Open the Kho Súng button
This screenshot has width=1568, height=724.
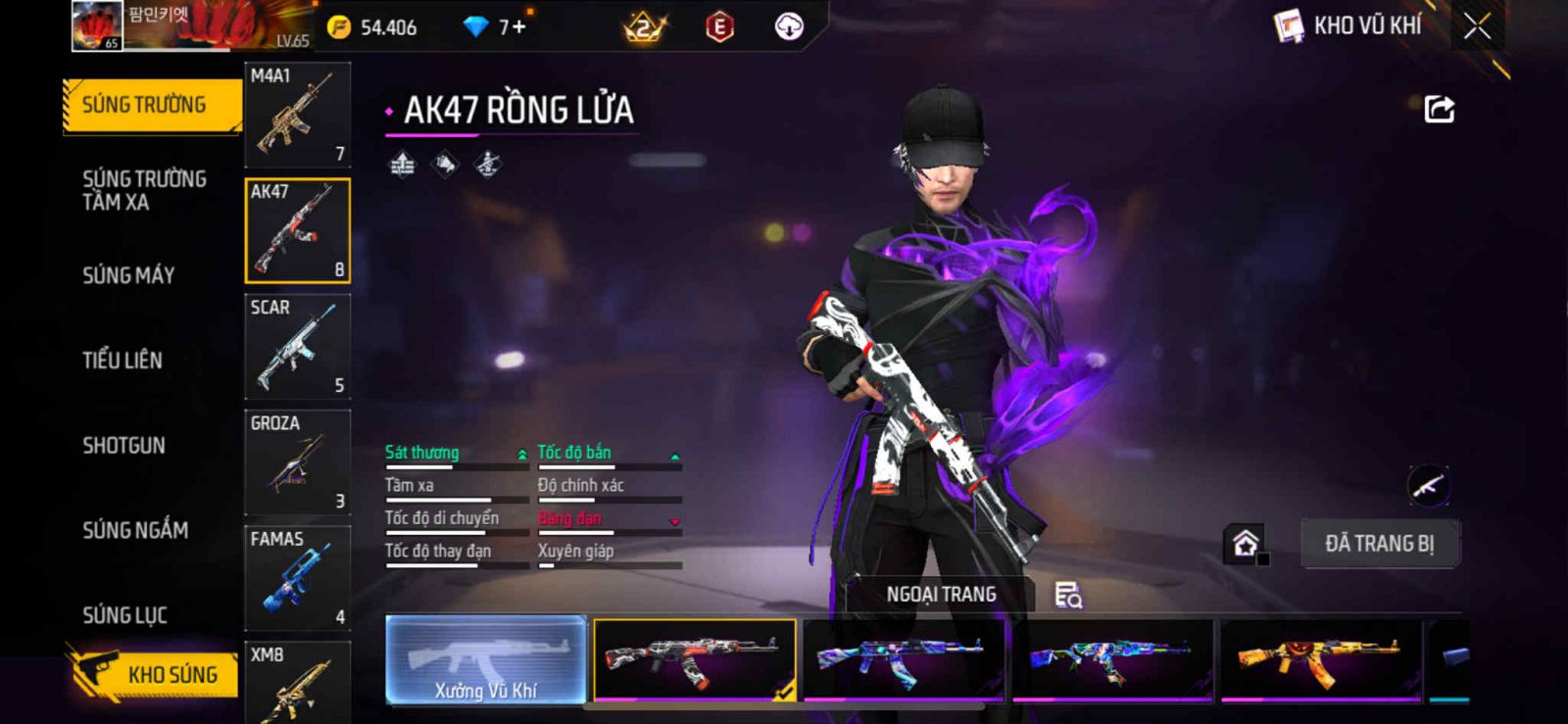155,674
